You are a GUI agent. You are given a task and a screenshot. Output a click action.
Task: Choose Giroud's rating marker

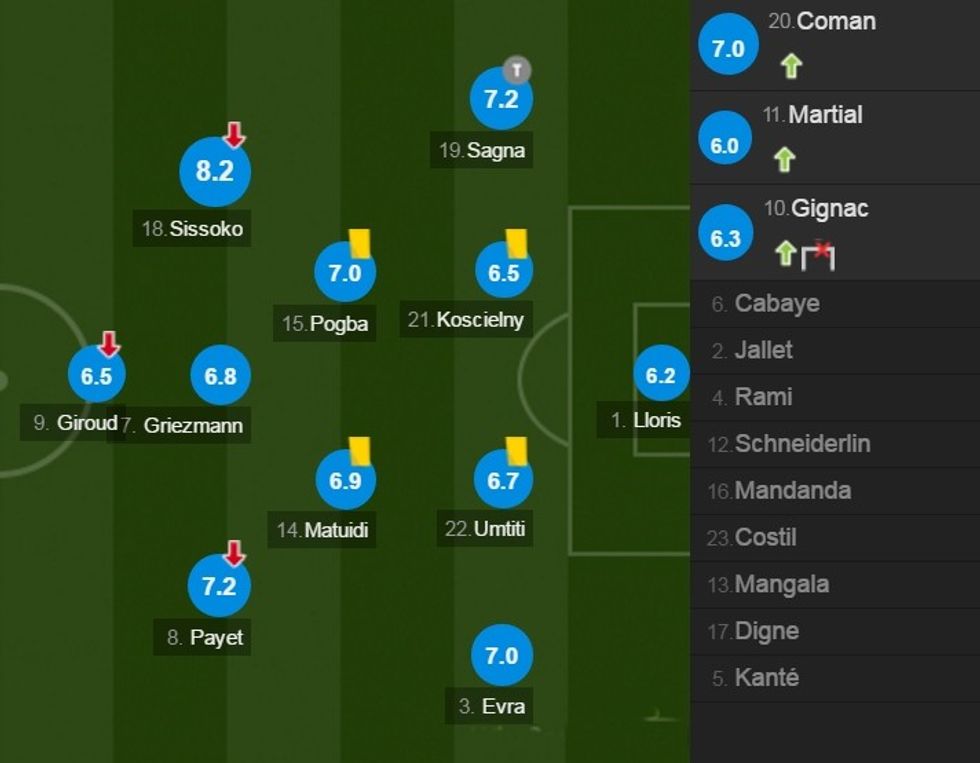pos(97,376)
